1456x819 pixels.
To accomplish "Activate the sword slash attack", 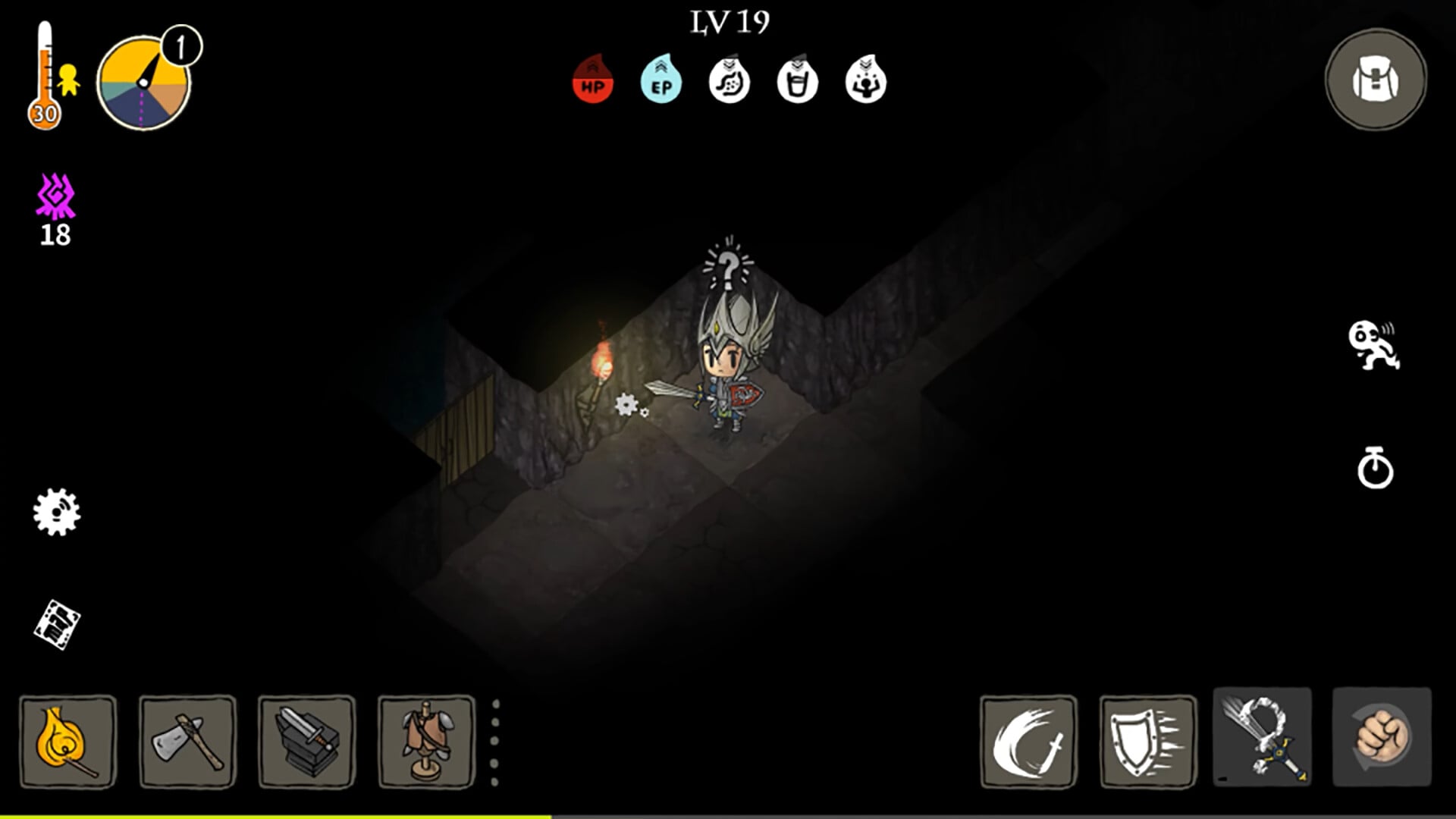I will pyautogui.click(x=1028, y=742).
